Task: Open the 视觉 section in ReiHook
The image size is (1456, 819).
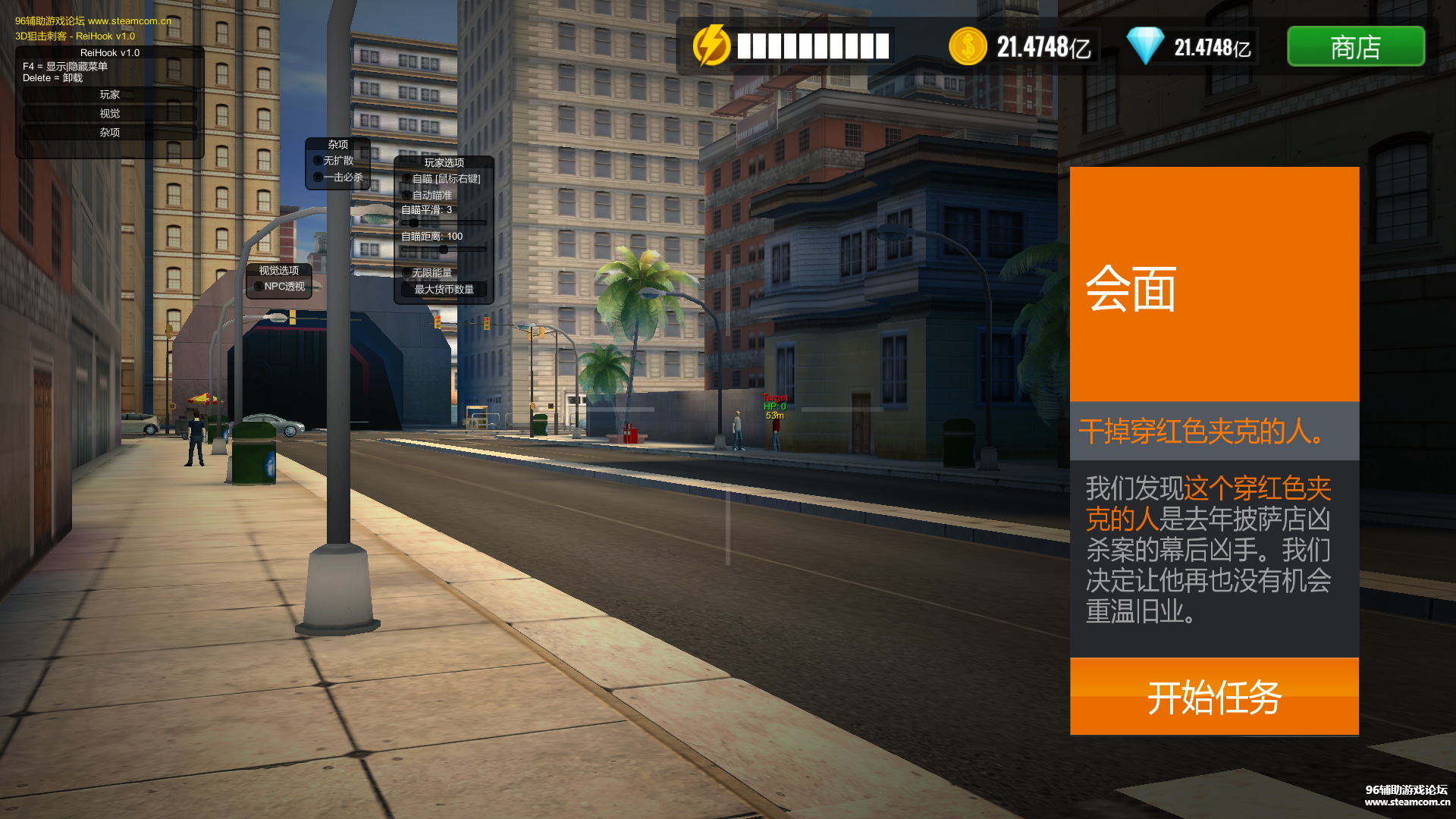Action: (110, 114)
